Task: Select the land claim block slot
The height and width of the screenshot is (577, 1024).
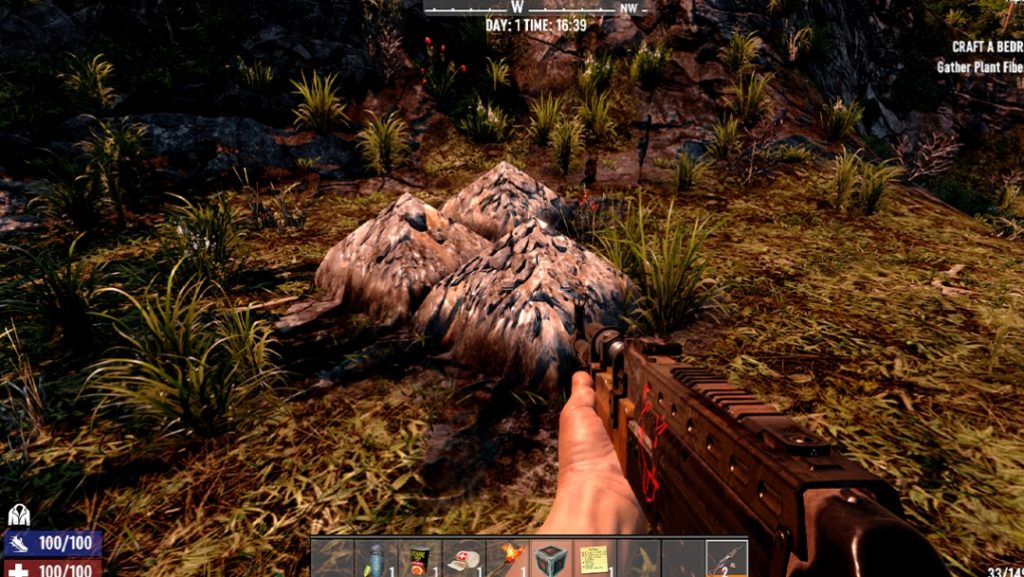Action: (x=551, y=558)
